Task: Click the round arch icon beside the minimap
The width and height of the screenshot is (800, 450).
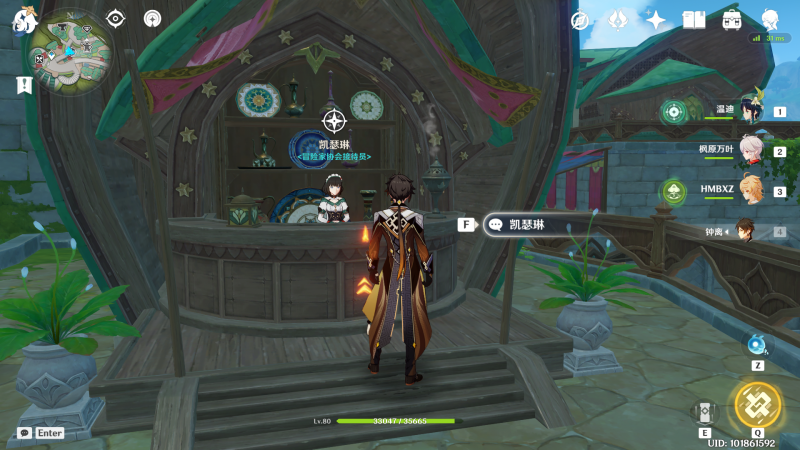Action: click(x=153, y=18)
